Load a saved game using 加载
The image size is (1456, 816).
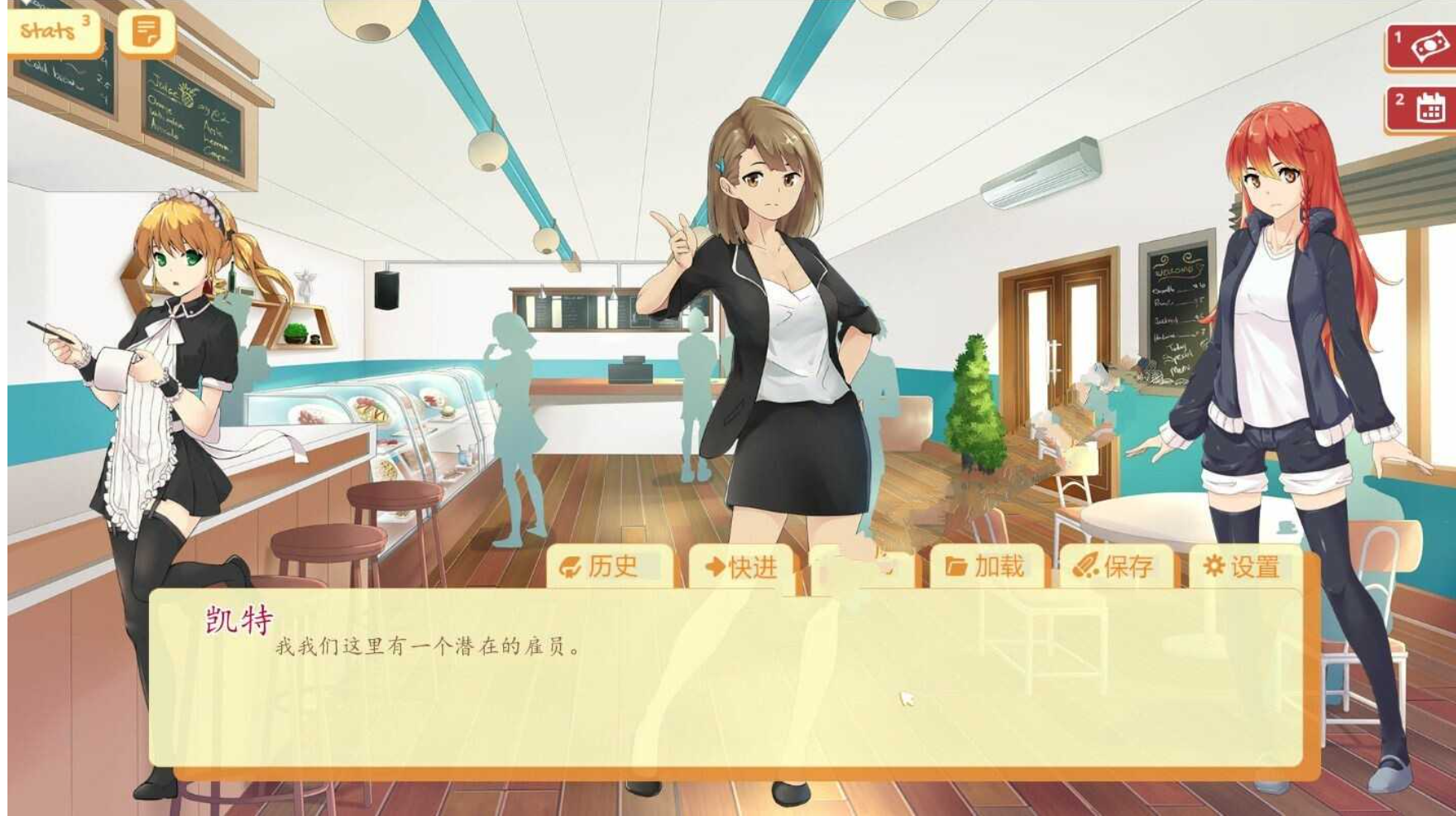[x=991, y=567]
